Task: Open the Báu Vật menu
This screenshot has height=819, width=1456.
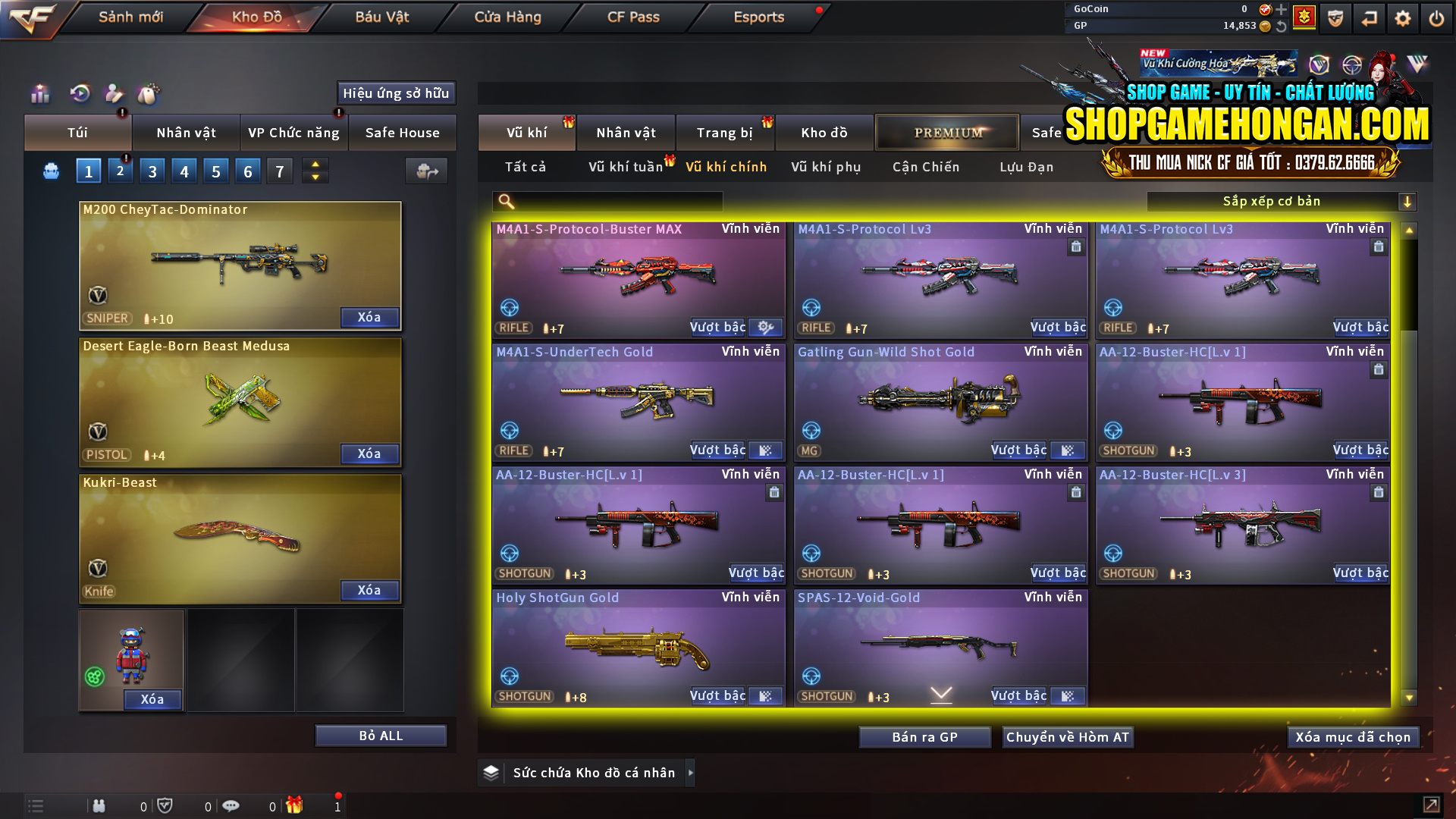Action: [x=381, y=17]
